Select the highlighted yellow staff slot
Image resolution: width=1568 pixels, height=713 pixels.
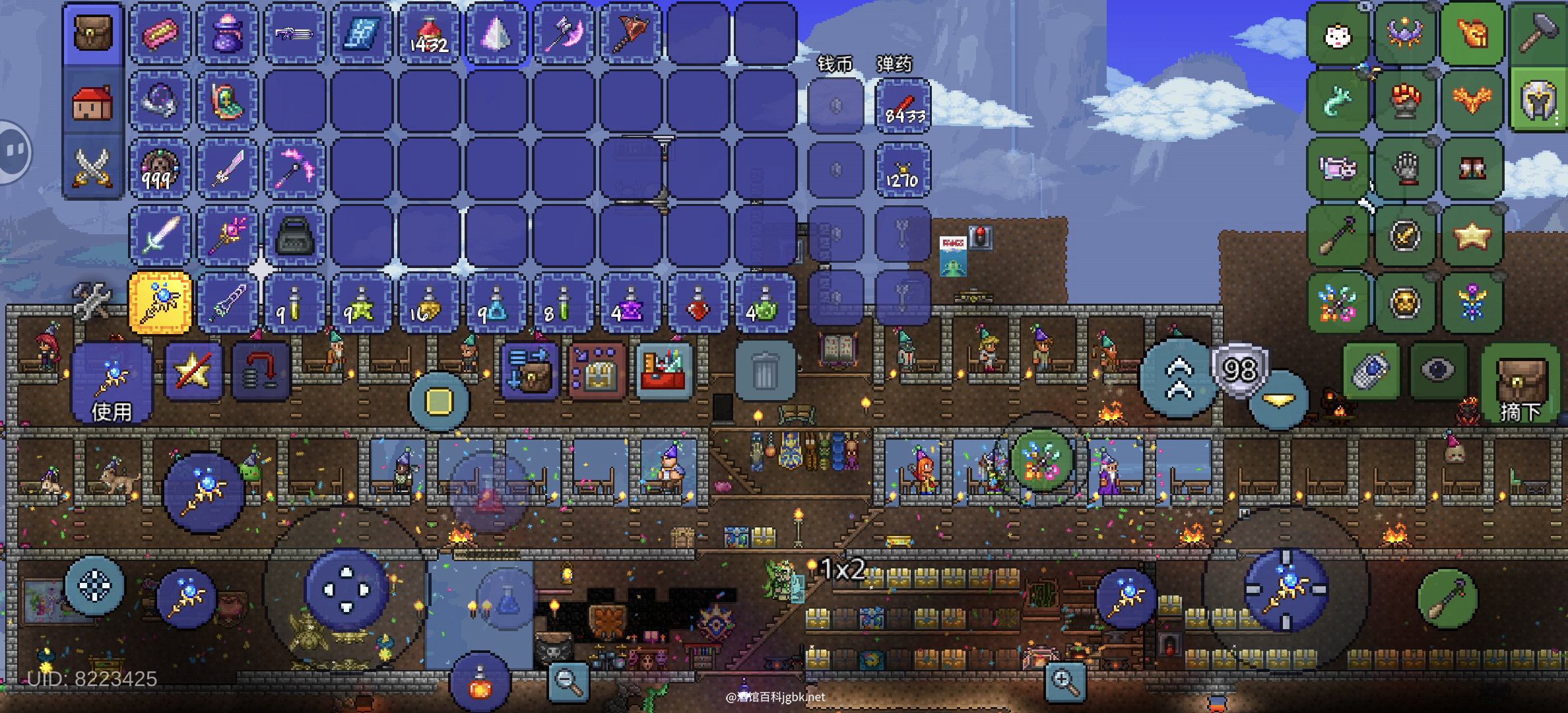160,303
